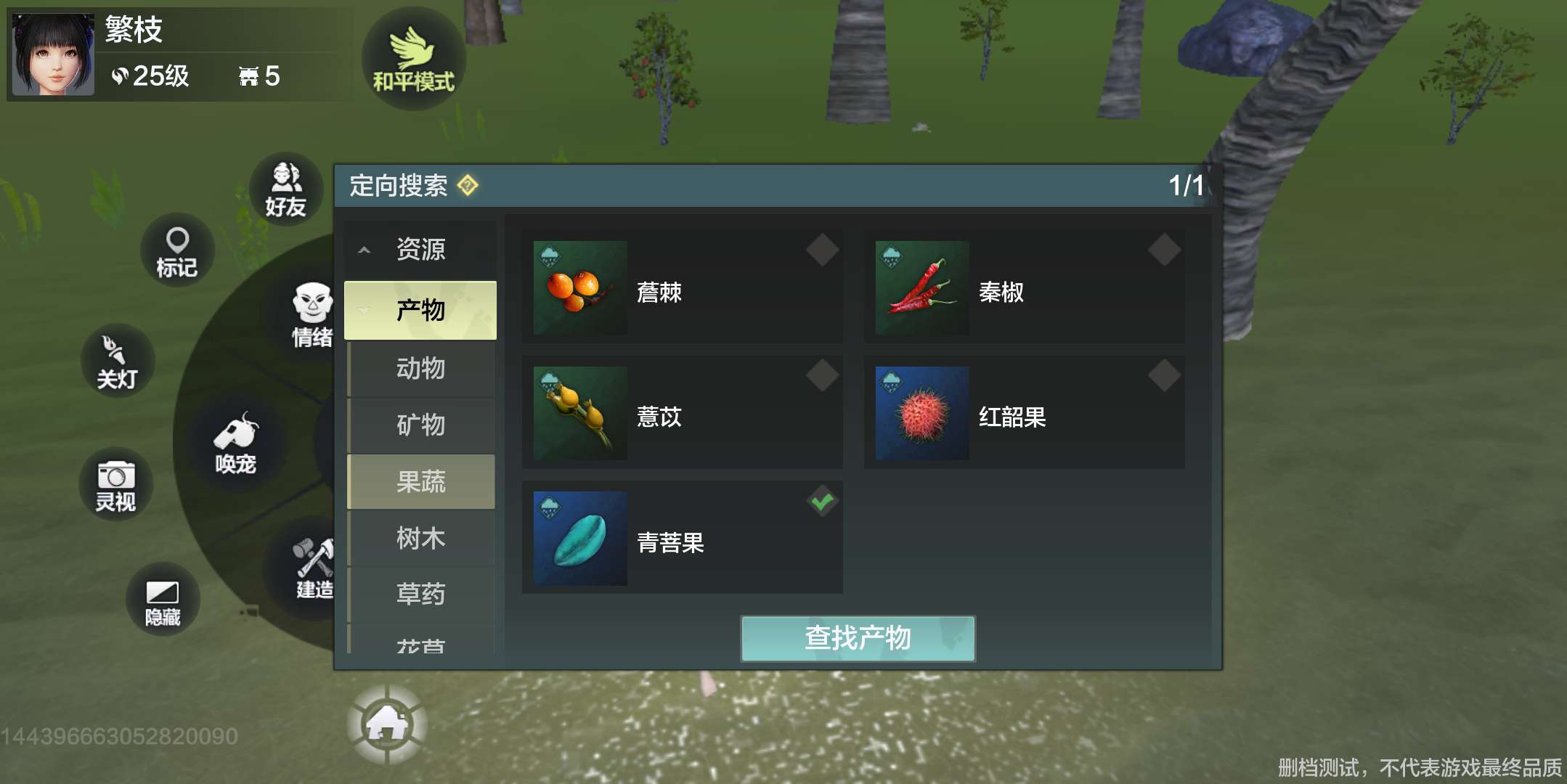Switch to the 动物 category tab

[x=421, y=369]
